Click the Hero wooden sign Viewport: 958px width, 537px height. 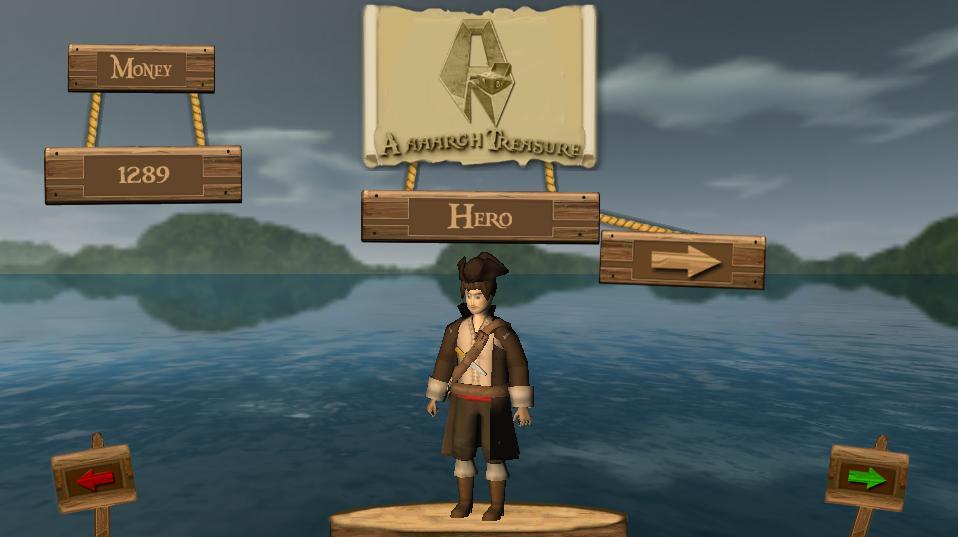click(480, 216)
